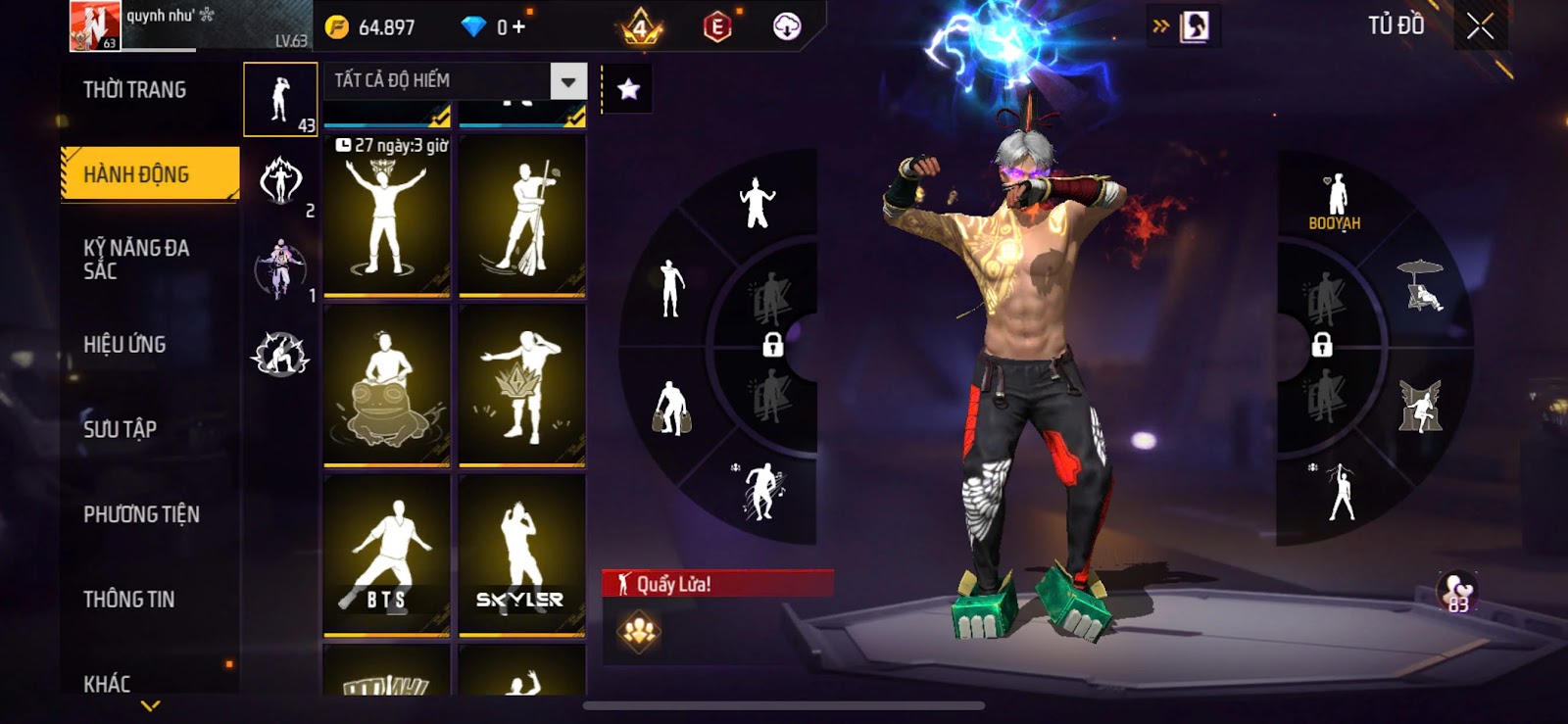Image resolution: width=1568 pixels, height=724 pixels.
Task: Select the beach chair emote wheel slot
Action: point(1422,285)
